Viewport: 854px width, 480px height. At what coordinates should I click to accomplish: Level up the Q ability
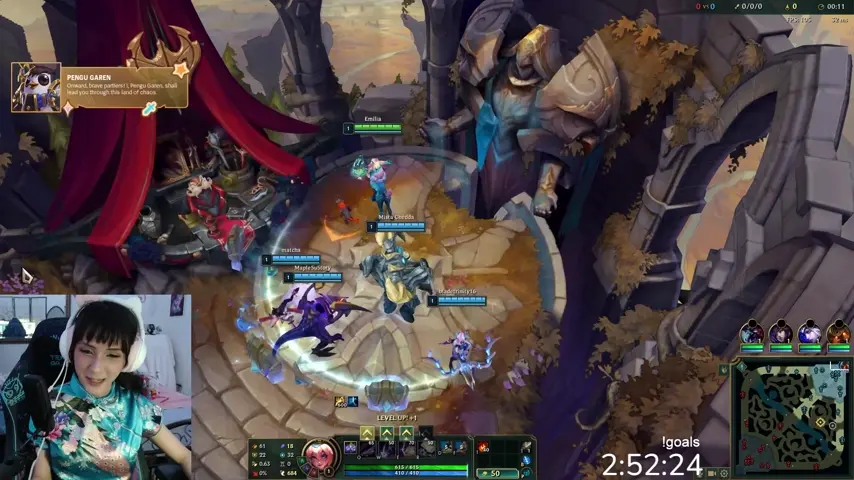[x=367, y=433]
